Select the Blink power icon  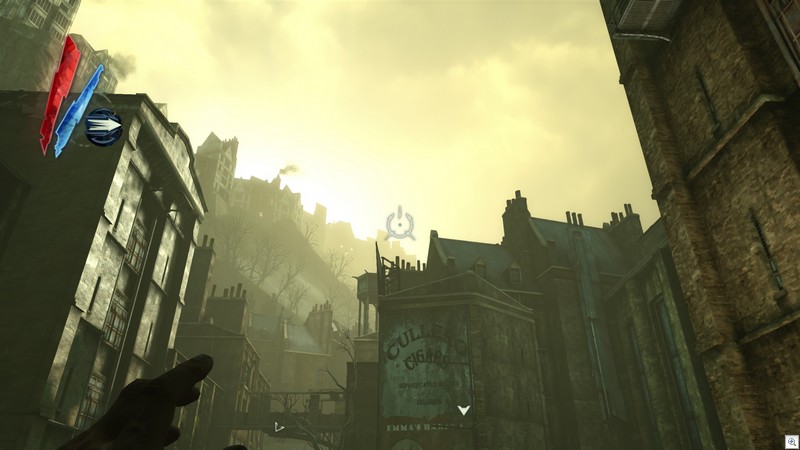[x=103, y=127]
